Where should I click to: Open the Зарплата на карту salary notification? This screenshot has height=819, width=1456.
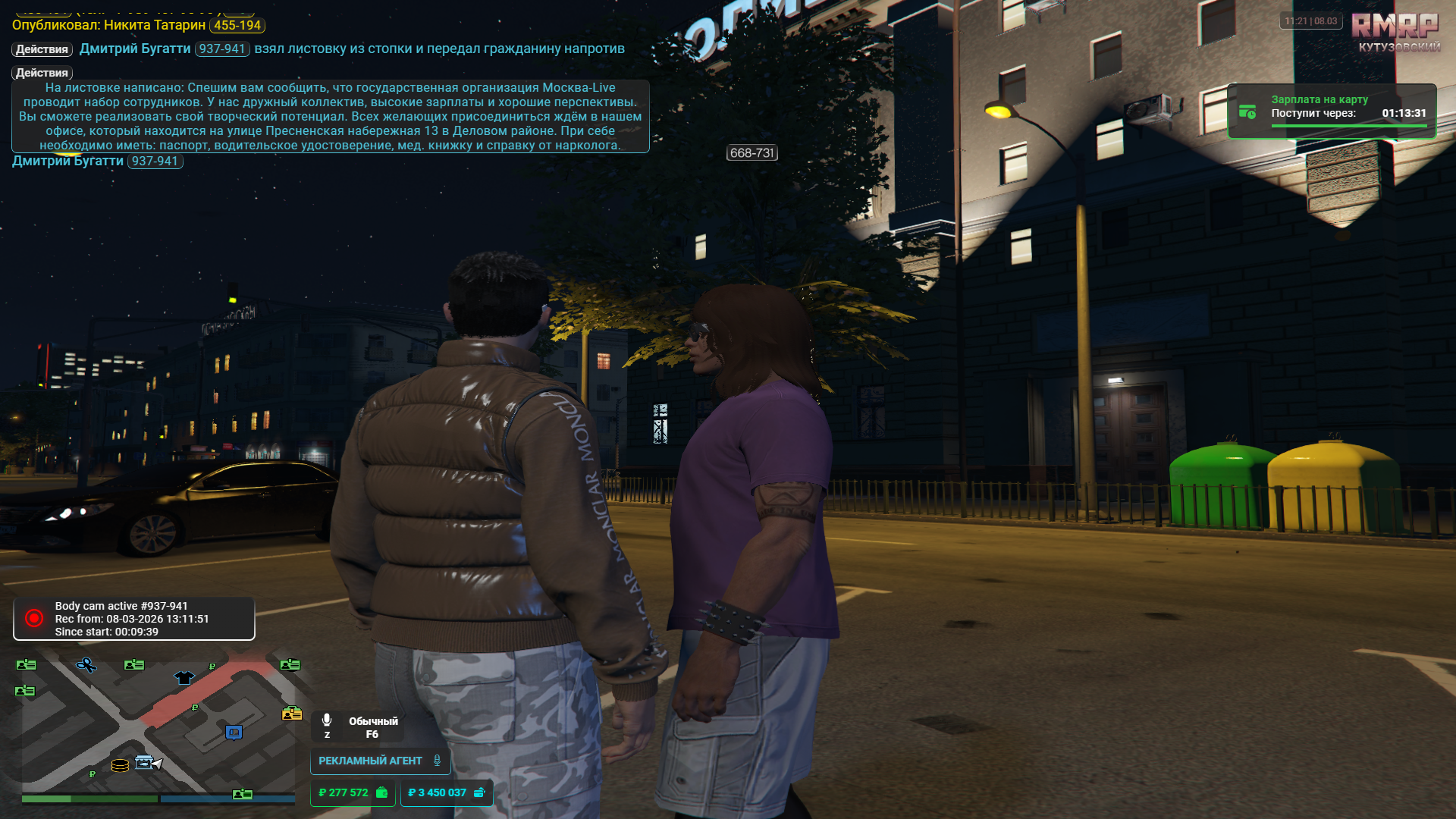tap(1331, 111)
